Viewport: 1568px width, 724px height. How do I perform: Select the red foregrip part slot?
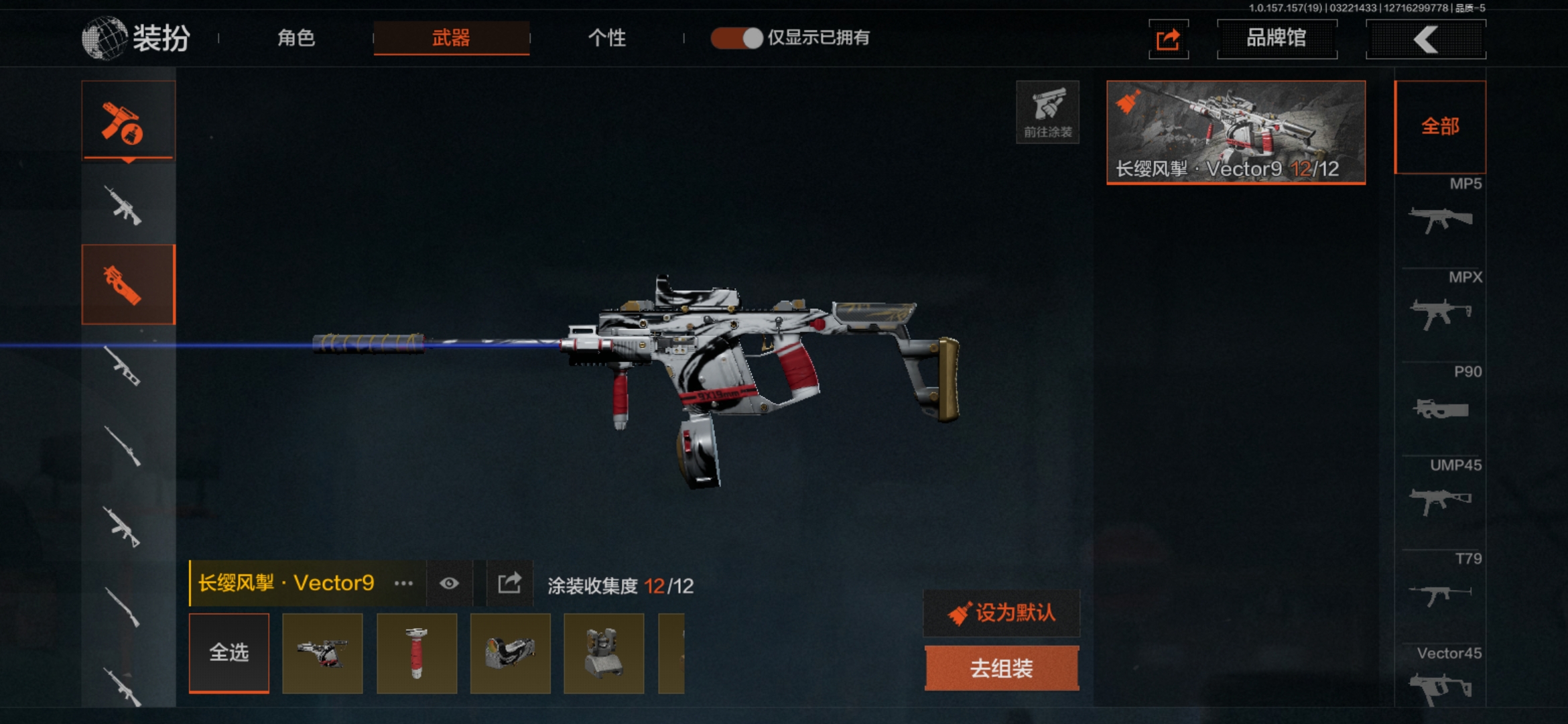coord(417,653)
